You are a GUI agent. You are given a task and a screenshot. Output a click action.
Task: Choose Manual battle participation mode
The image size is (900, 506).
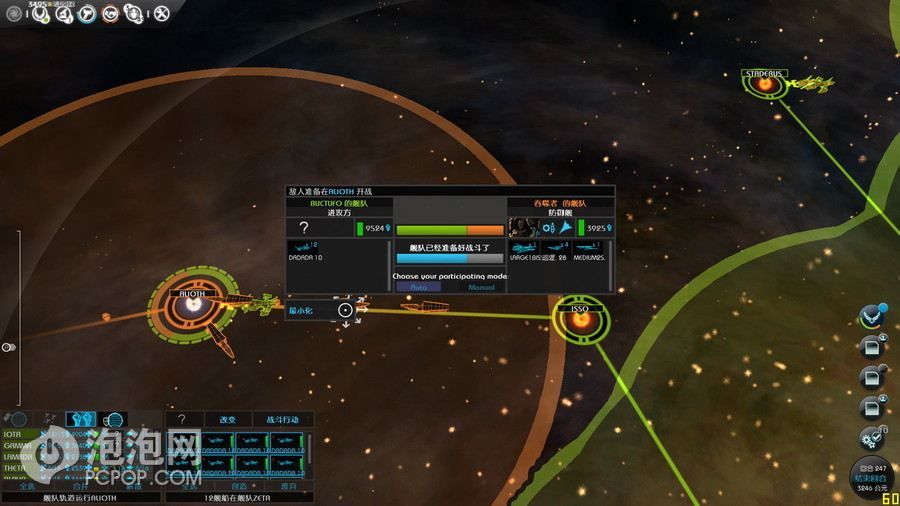(x=481, y=287)
